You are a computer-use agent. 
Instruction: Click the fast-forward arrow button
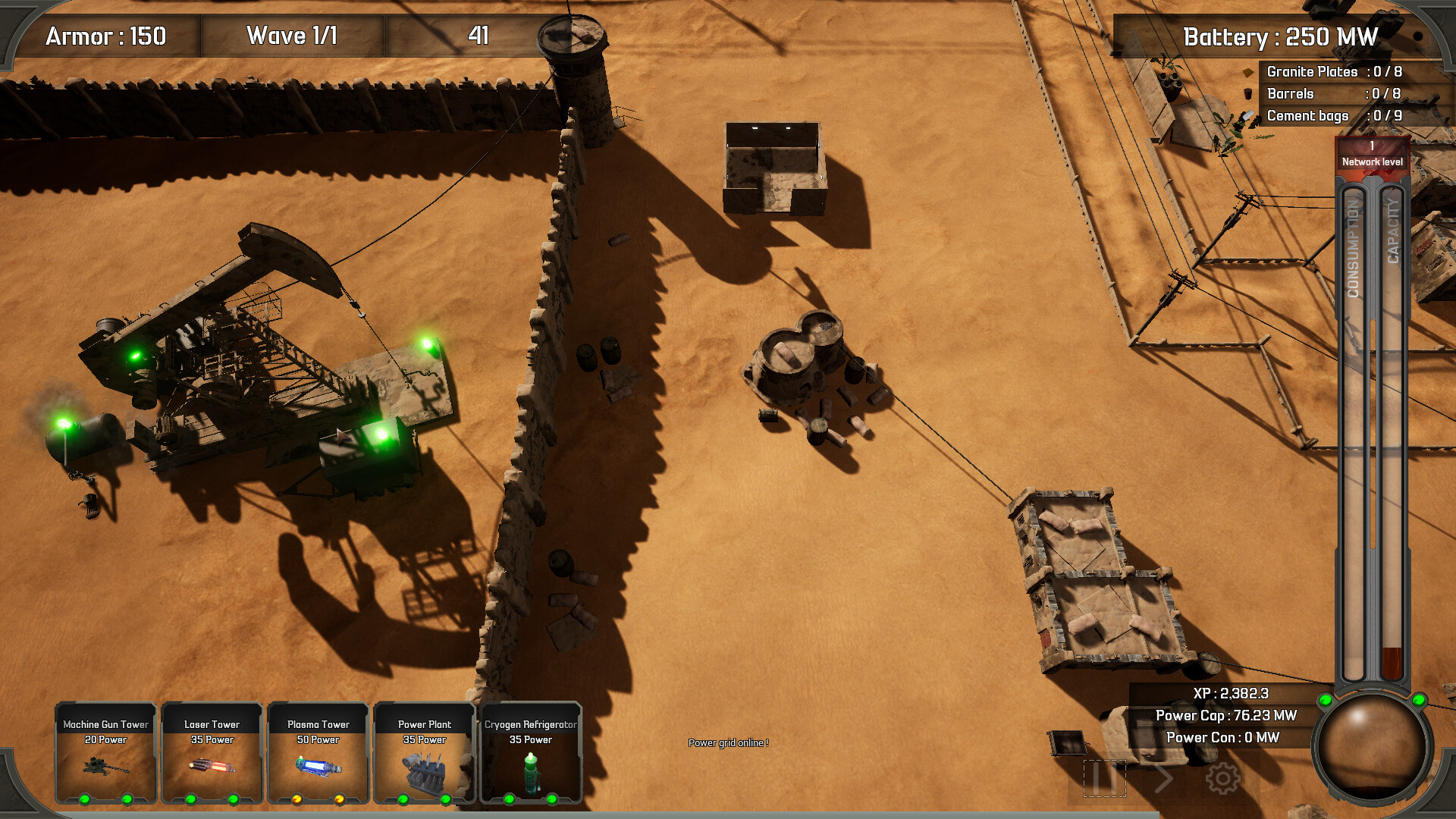(1163, 778)
